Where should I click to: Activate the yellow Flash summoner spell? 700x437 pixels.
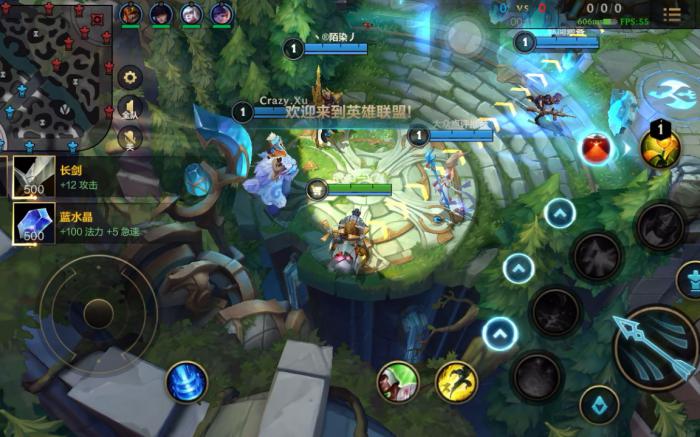pyautogui.click(x=455, y=381)
